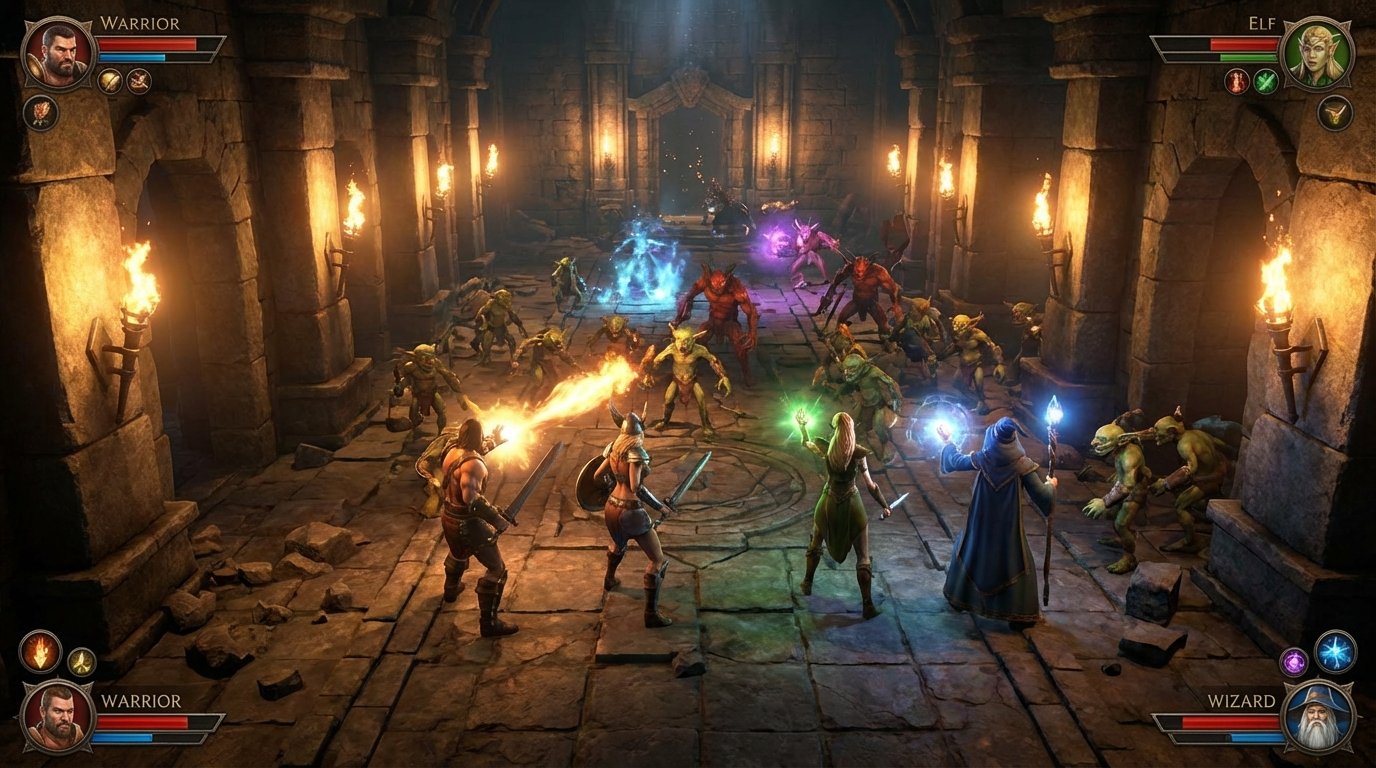
Task: Click the Wizard portrait in the bottom-right
Action: (x=1318, y=716)
